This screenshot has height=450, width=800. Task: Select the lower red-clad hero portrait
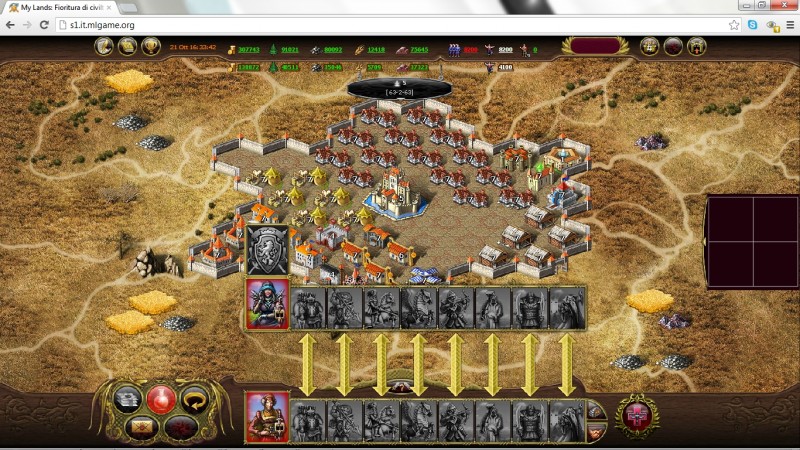coord(267,416)
